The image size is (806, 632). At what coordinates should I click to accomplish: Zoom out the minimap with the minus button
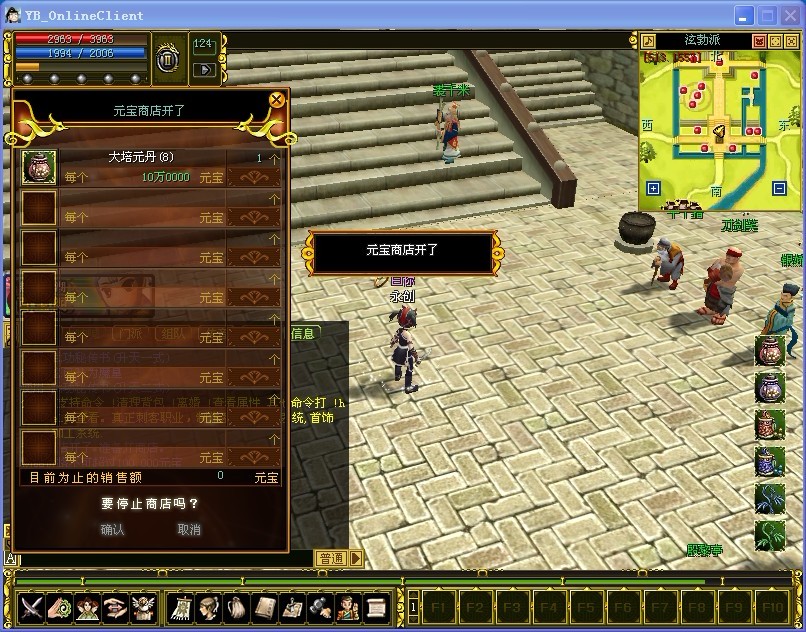[780, 188]
